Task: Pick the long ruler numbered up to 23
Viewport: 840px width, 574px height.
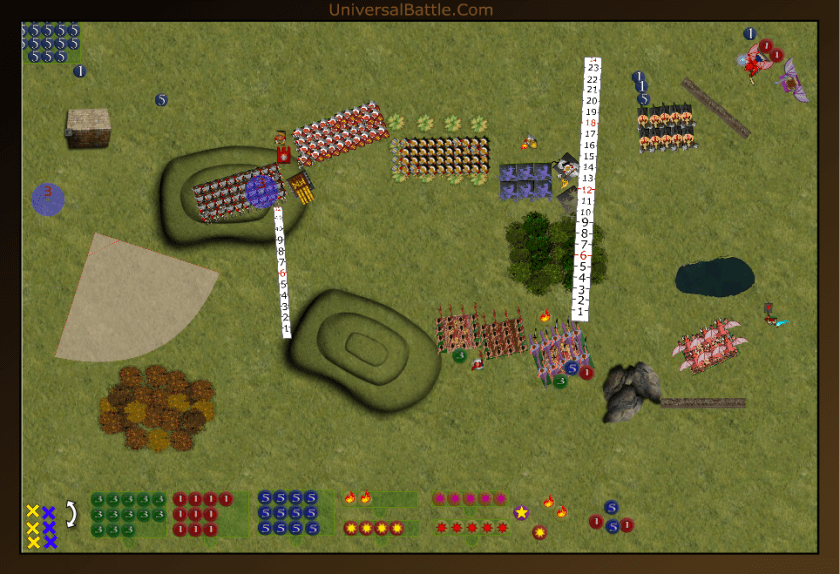Action: [588, 188]
